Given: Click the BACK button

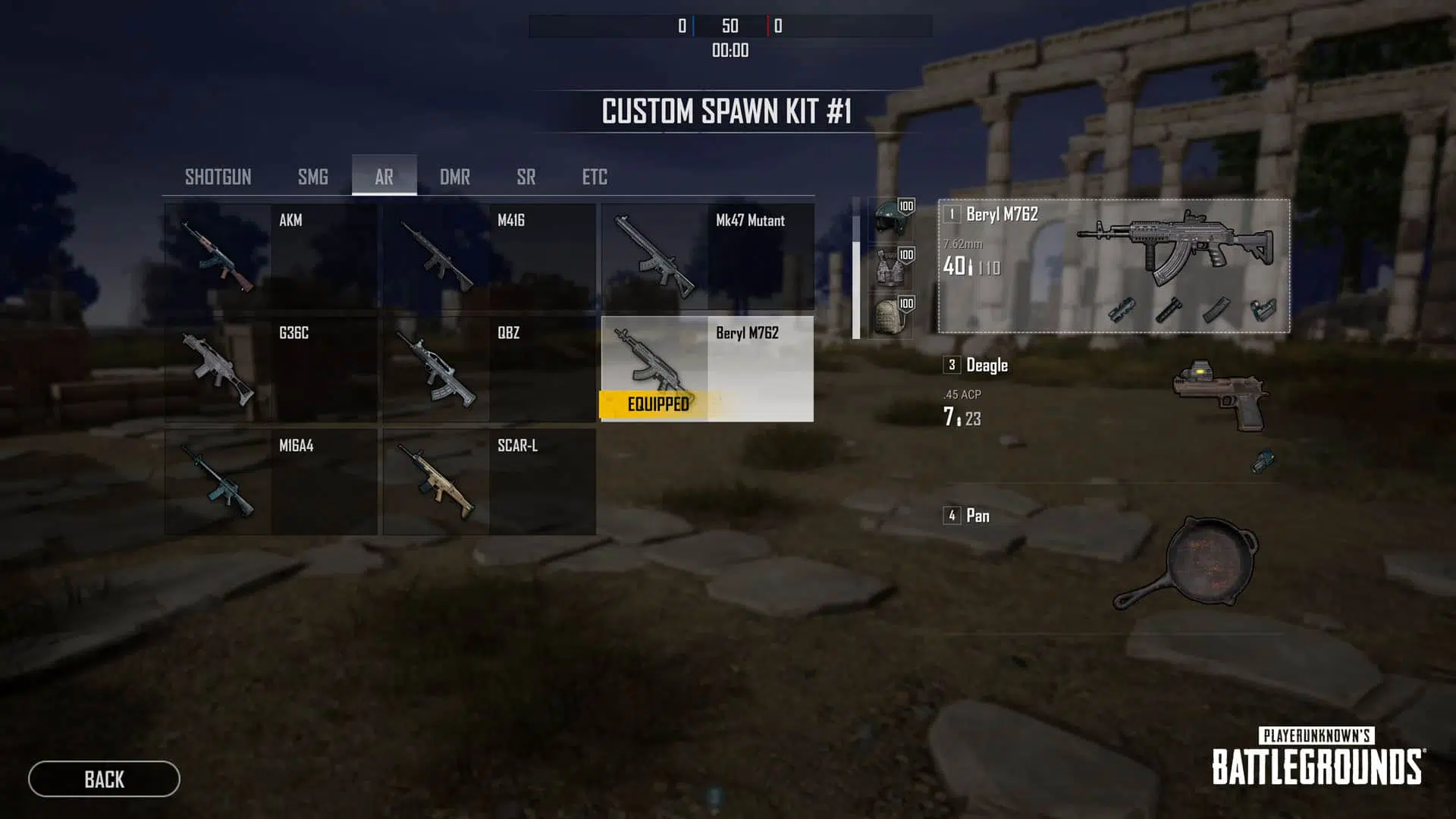Looking at the screenshot, I should point(104,780).
